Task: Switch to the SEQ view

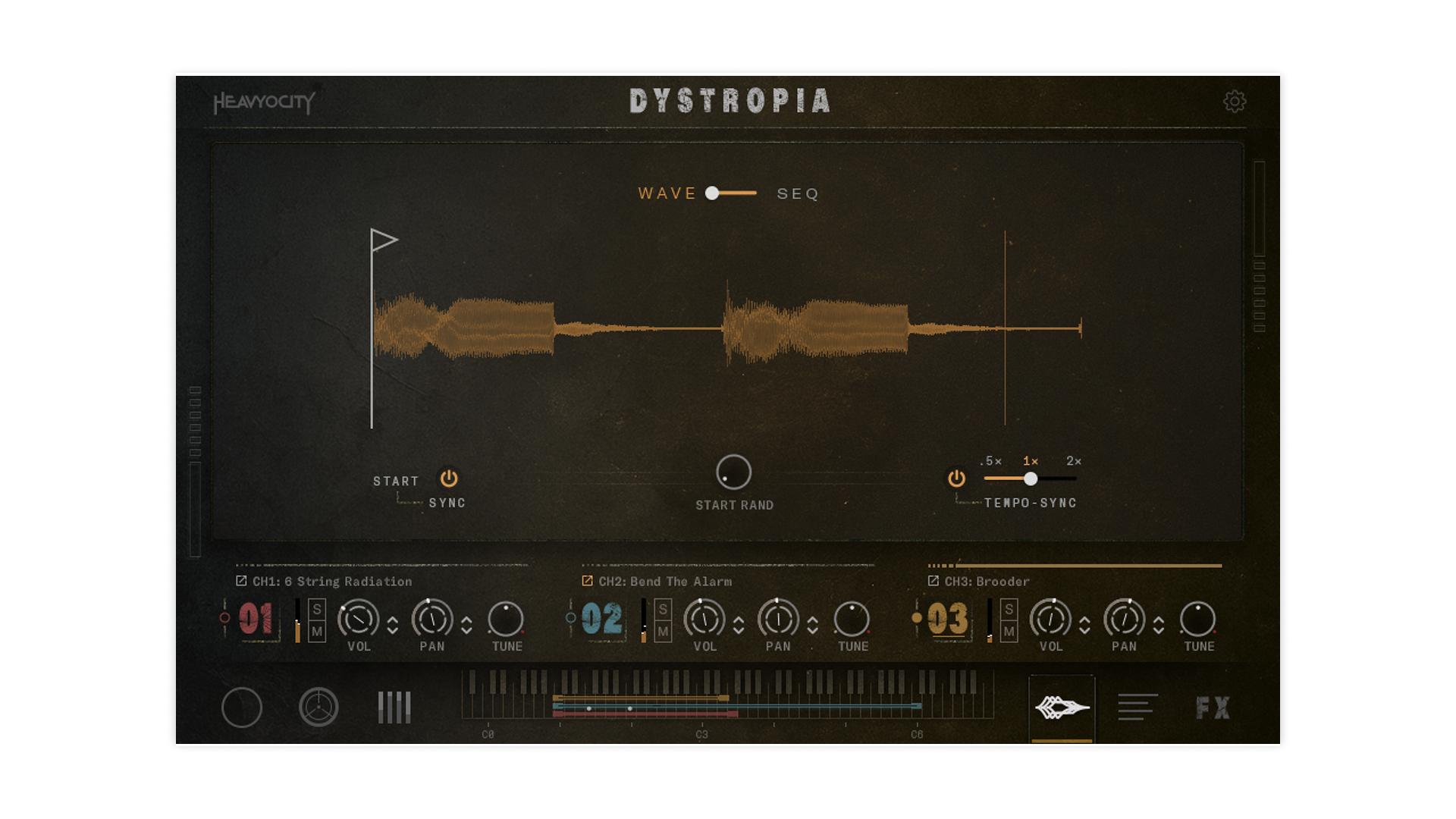Action: pyautogui.click(x=797, y=193)
